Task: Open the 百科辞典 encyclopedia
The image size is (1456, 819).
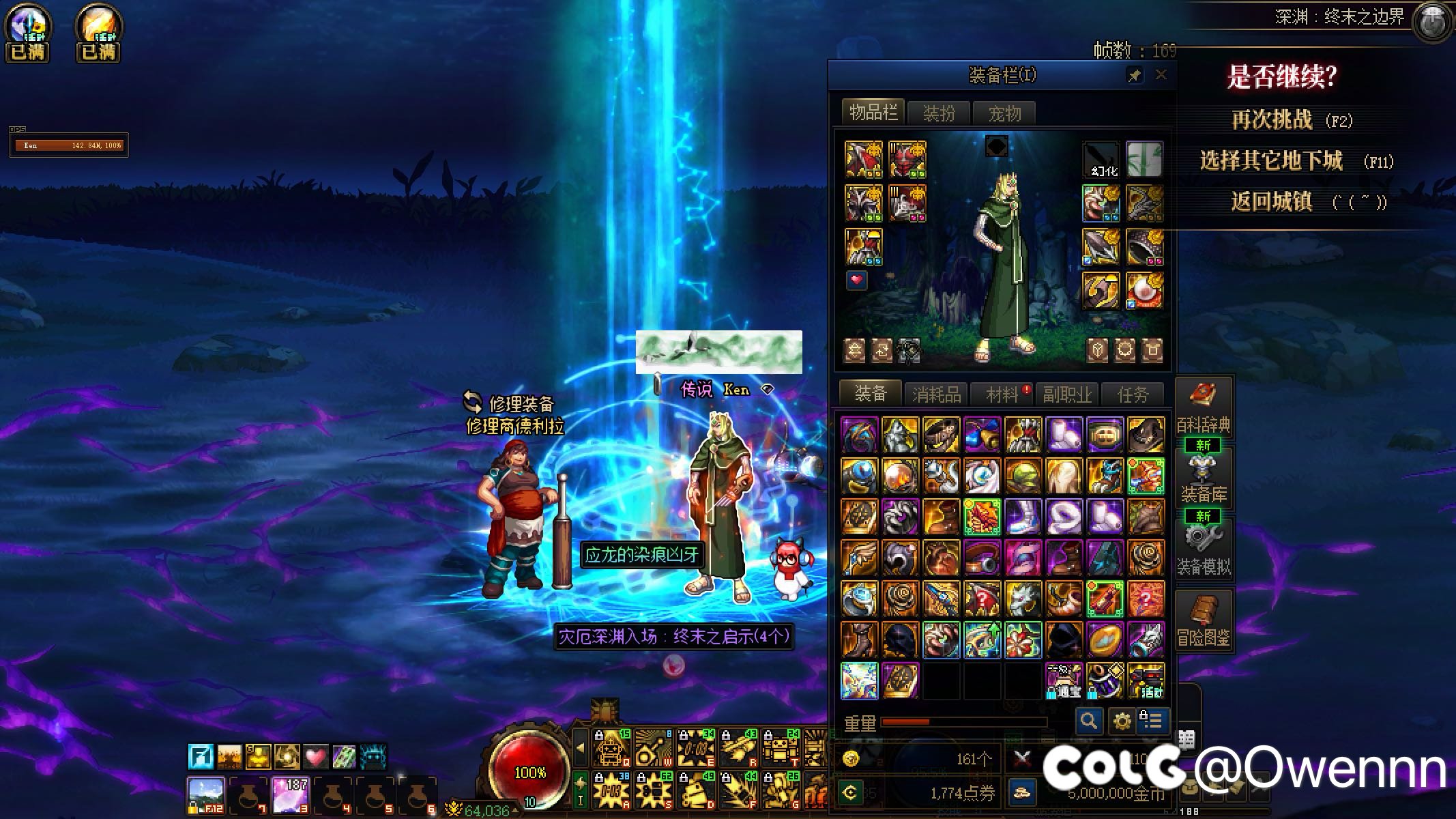Action: pos(1203,408)
